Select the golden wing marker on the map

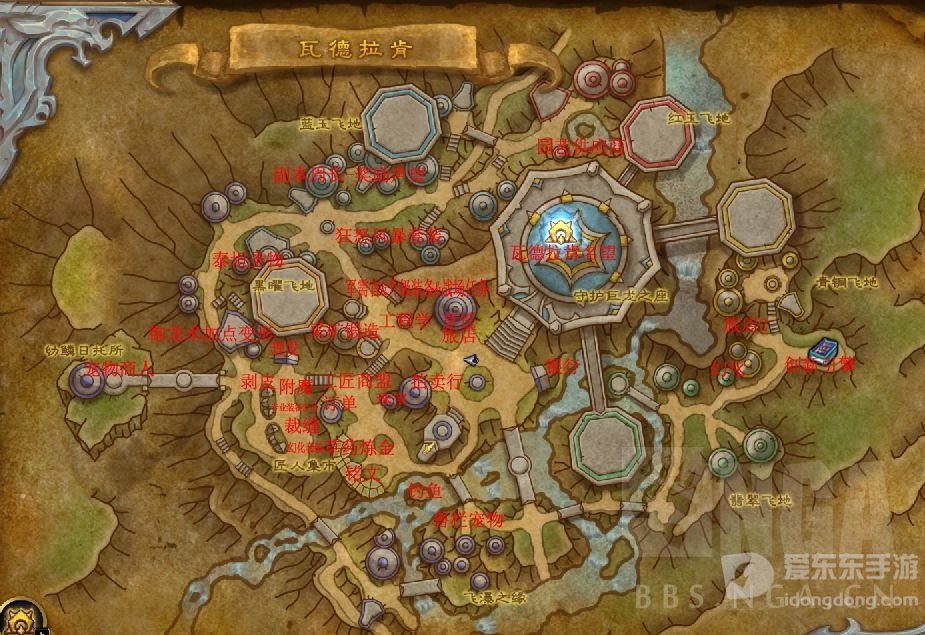429,449
